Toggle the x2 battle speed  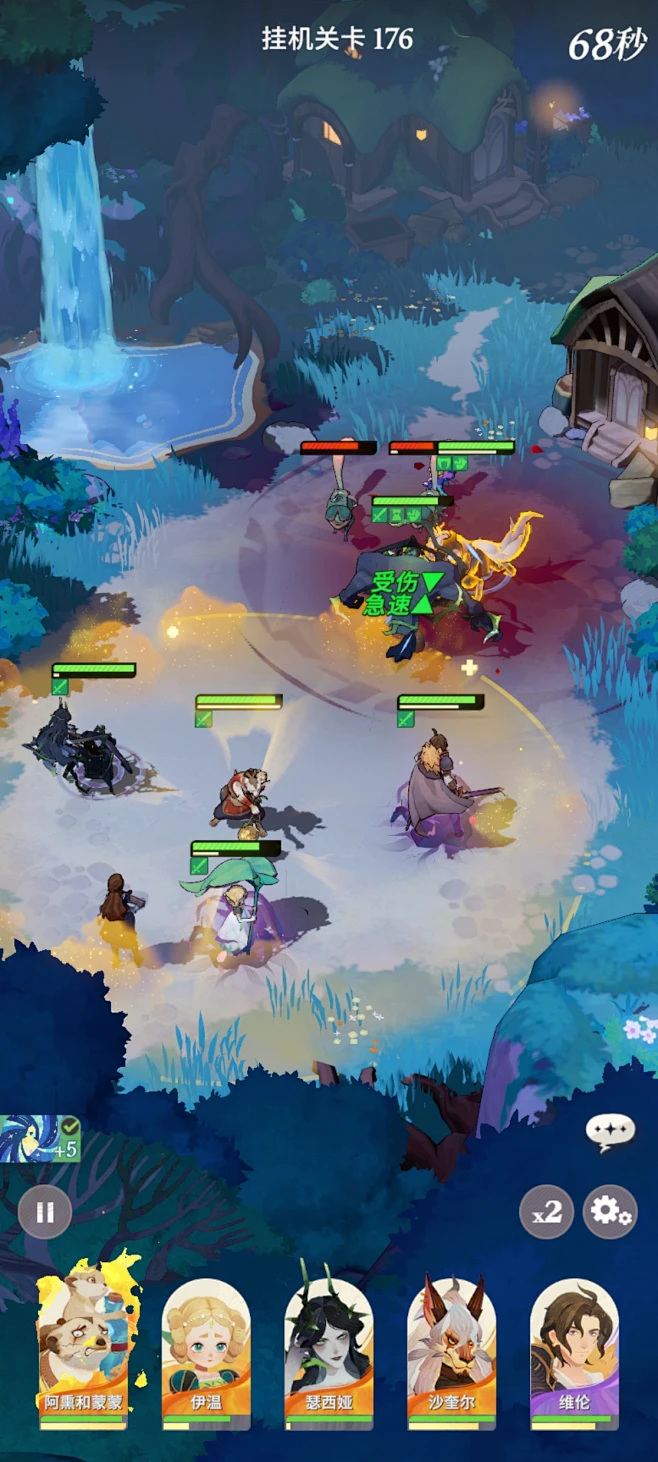546,1212
